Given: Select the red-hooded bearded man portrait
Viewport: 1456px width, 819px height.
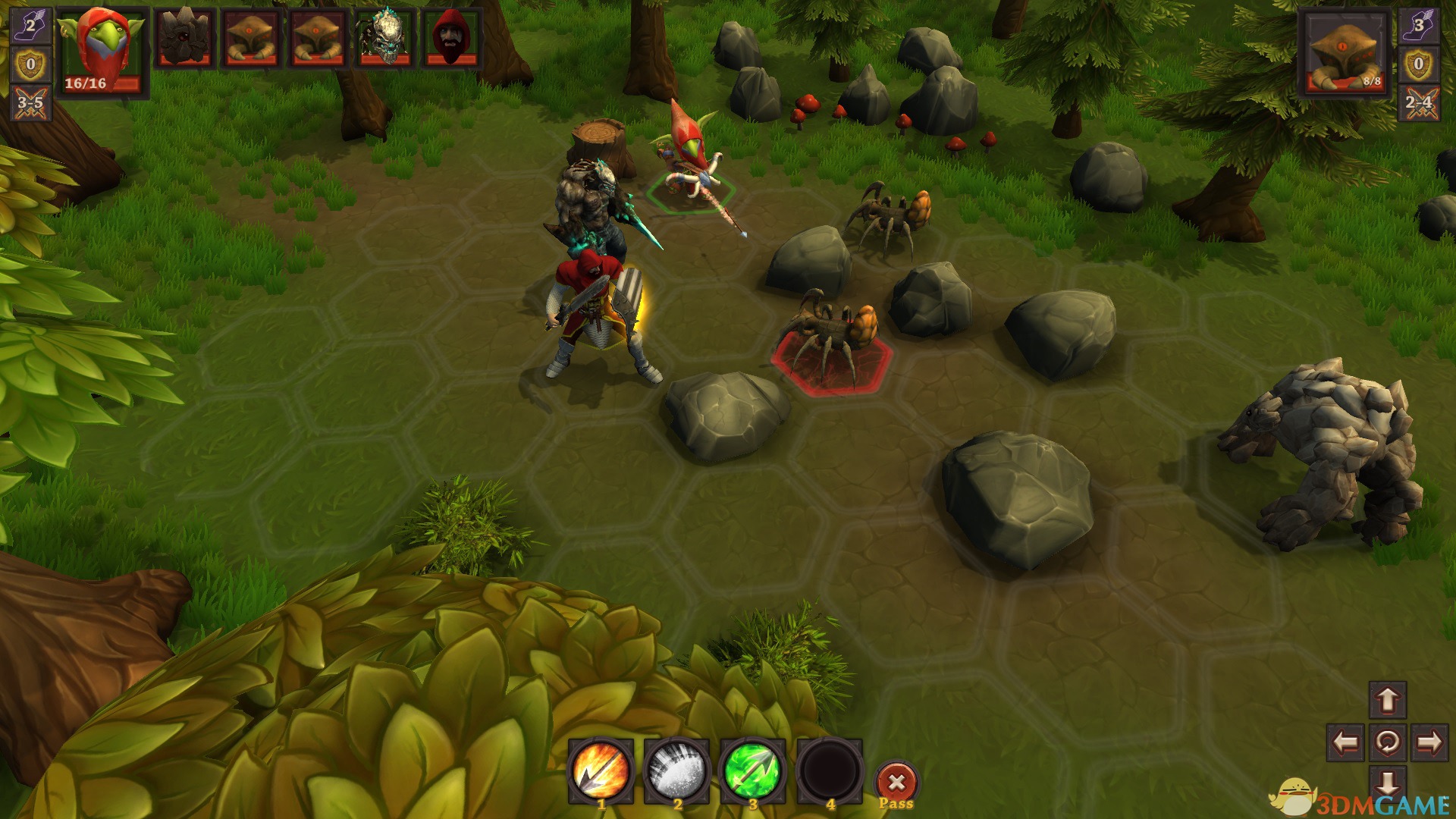Looking at the screenshot, I should point(453,38).
